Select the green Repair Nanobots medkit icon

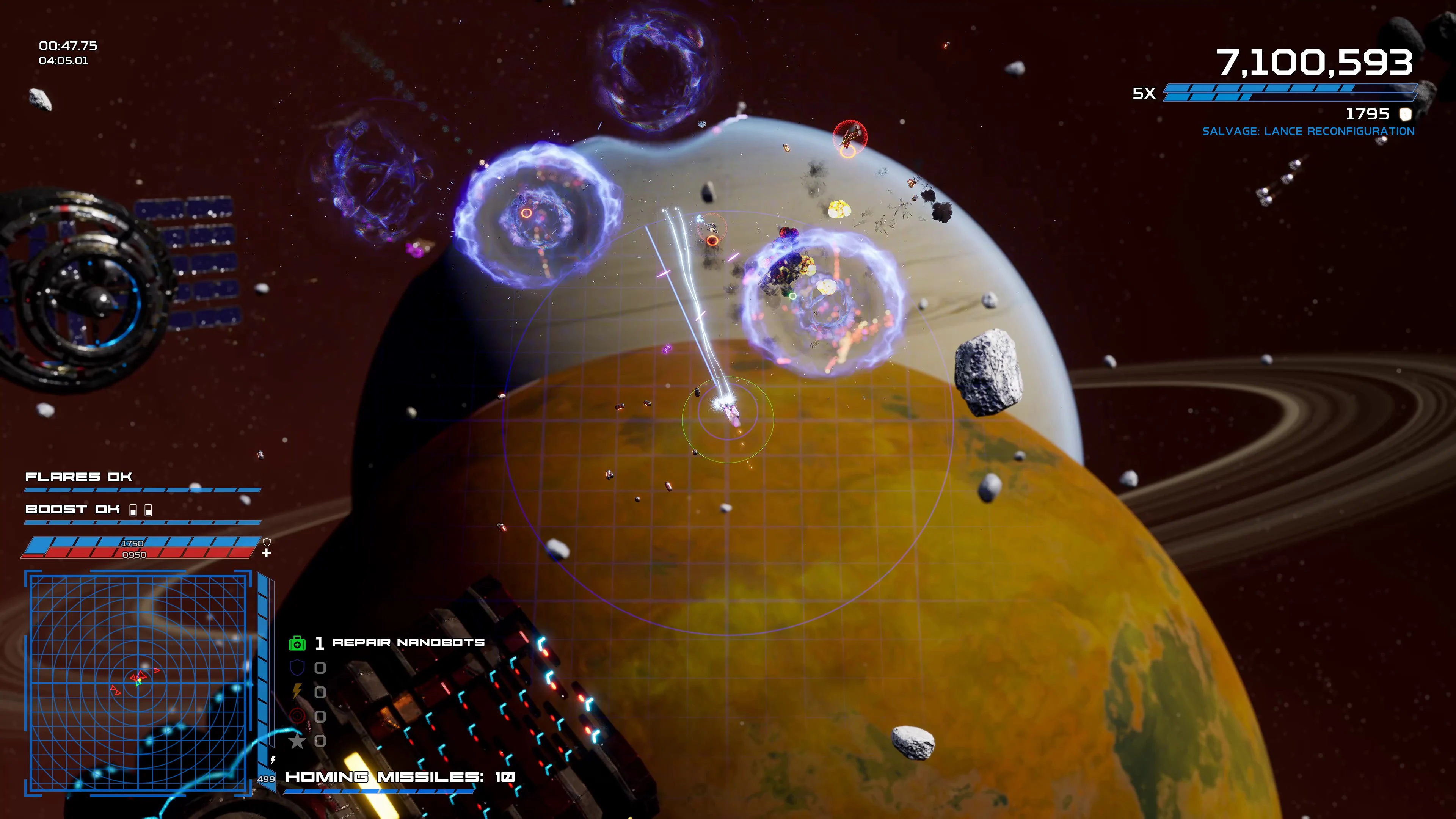click(297, 644)
